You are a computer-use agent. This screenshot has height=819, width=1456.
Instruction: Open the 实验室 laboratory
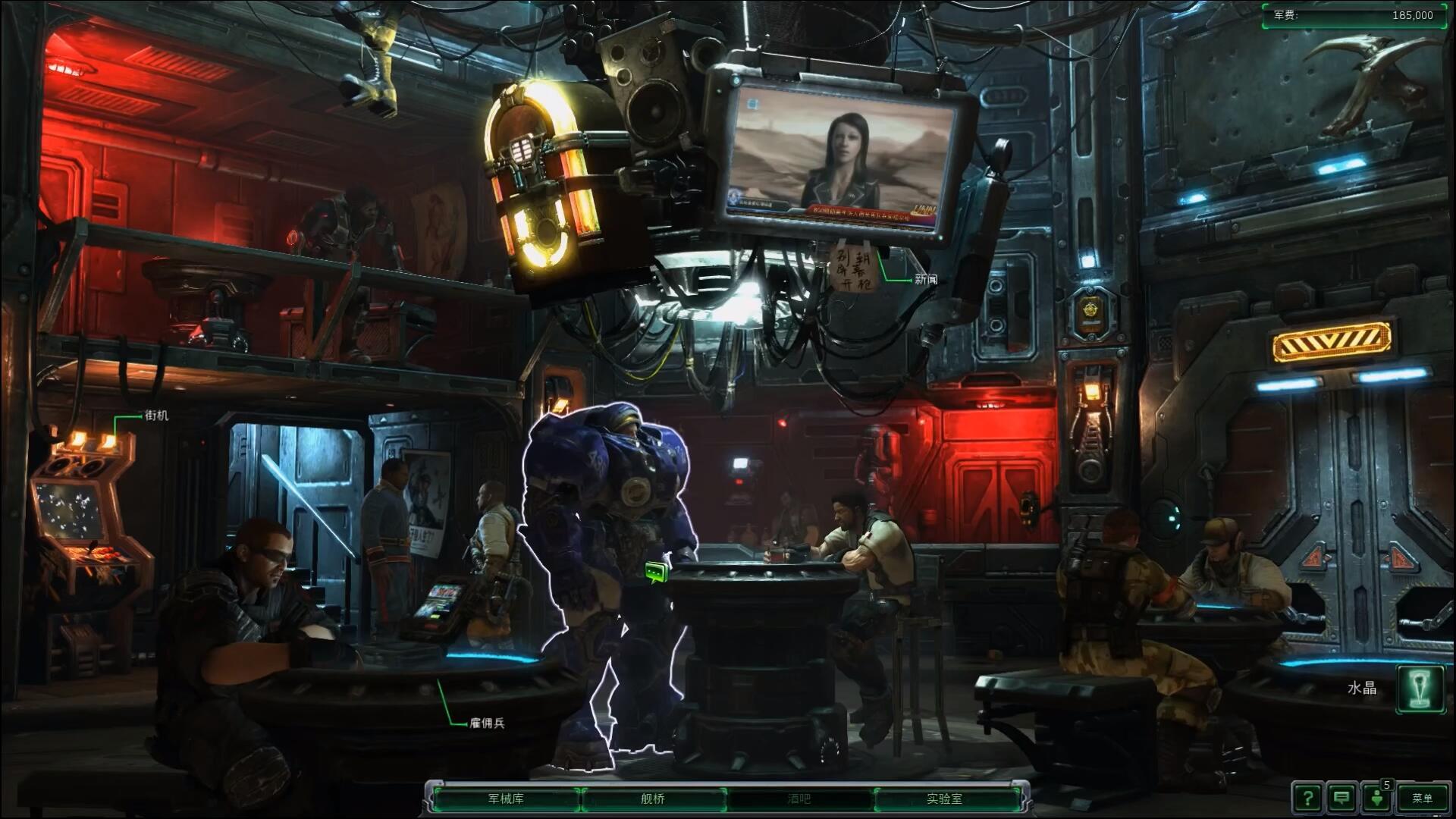click(x=944, y=799)
